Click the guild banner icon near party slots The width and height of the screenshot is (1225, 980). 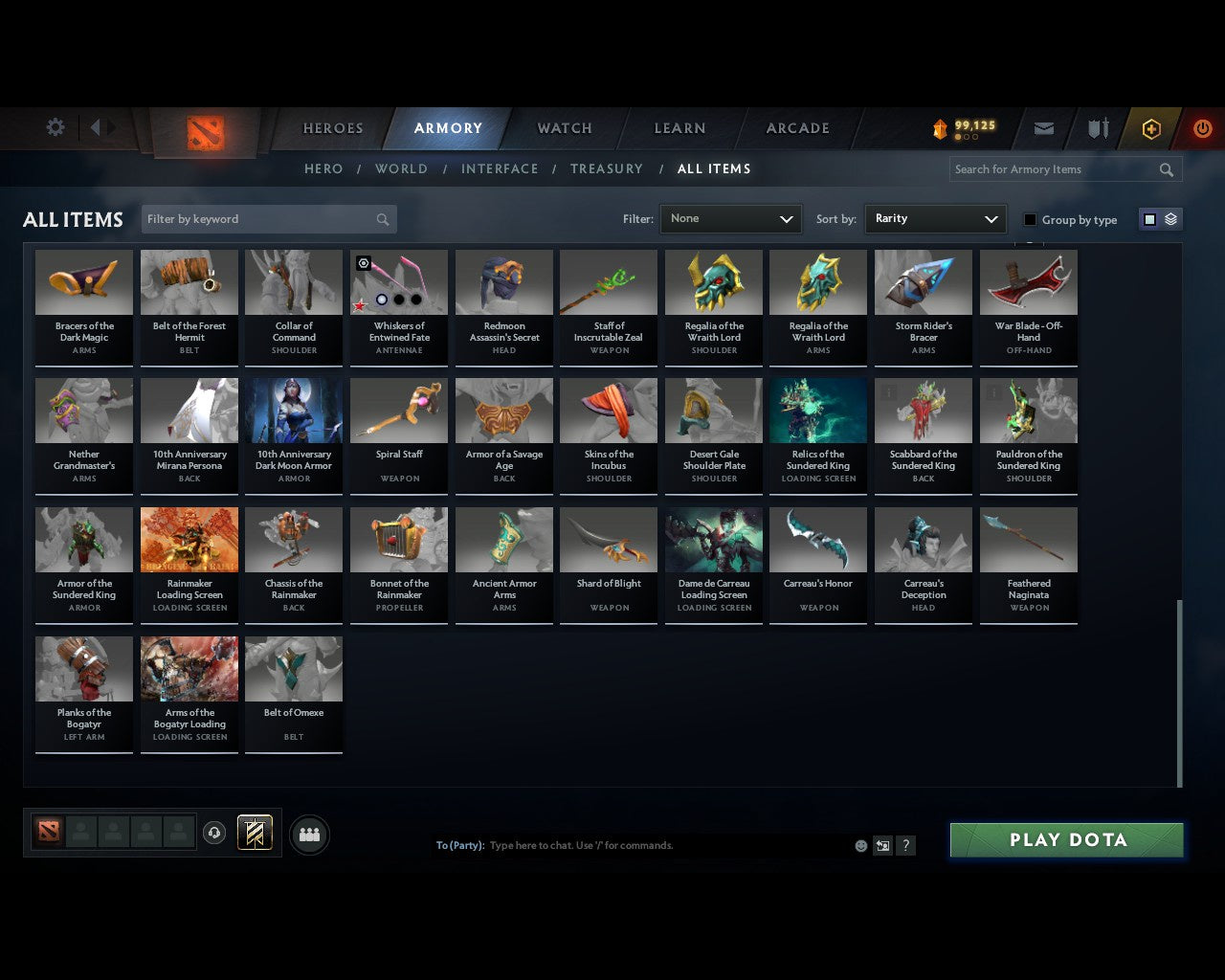pyautogui.click(x=255, y=833)
